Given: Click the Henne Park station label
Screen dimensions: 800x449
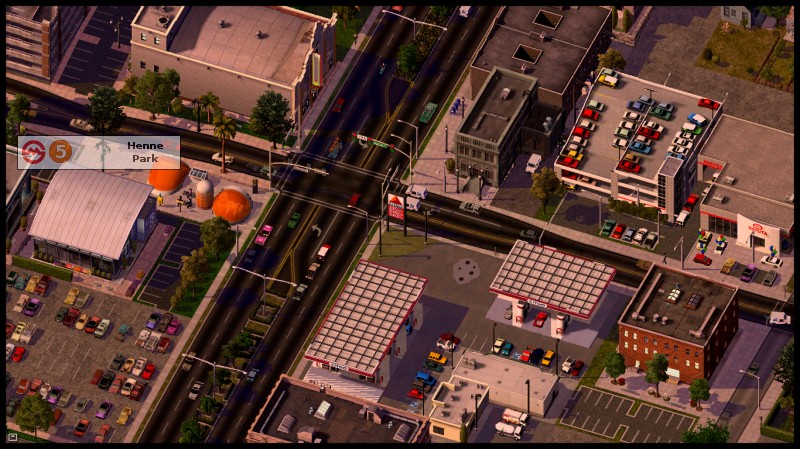Looking at the screenshot, I should (145, 152).
